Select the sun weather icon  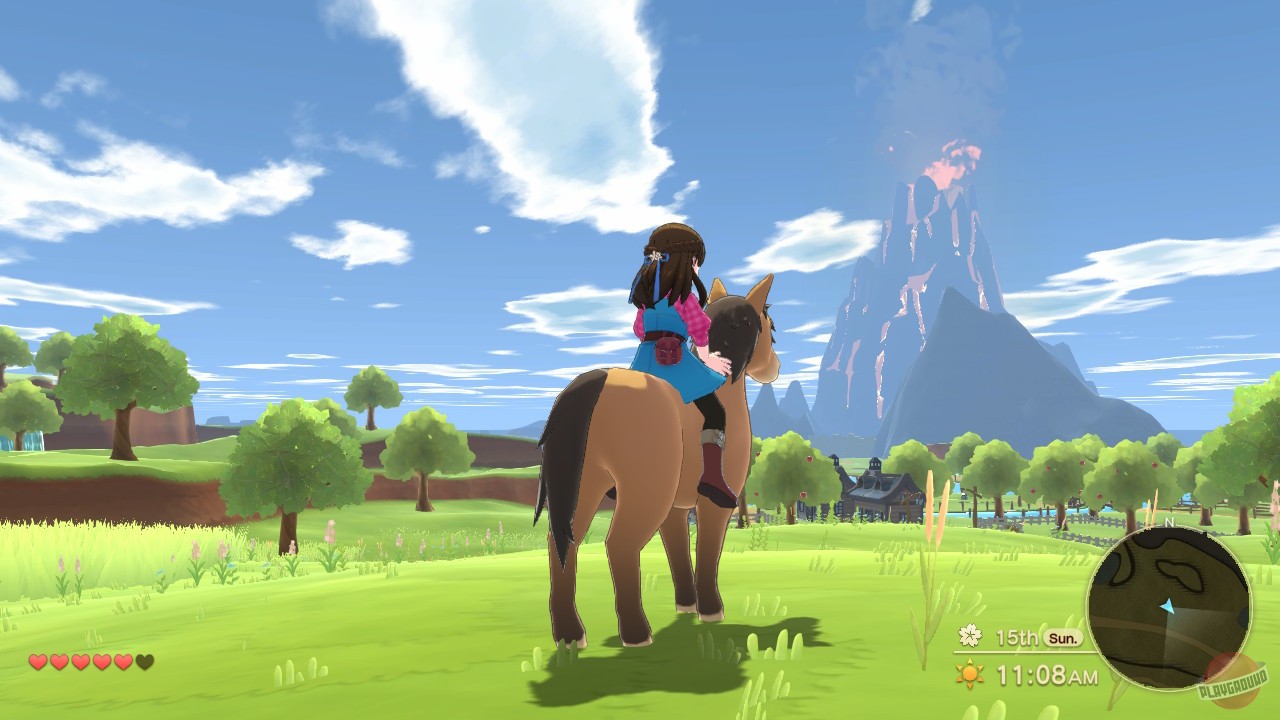(969, 674)
